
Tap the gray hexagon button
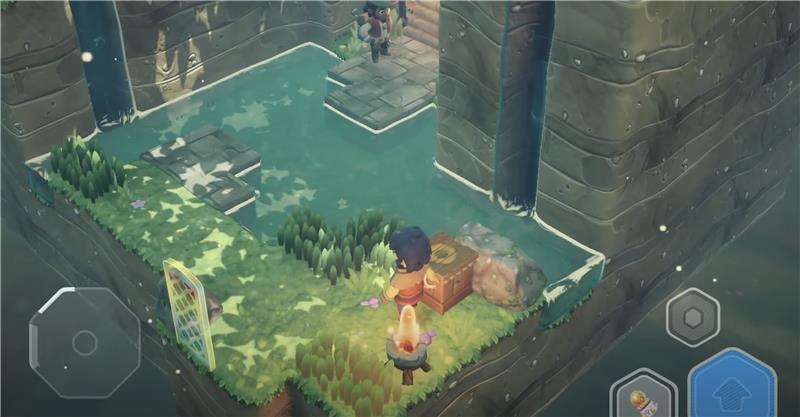[x=692, y=317]
